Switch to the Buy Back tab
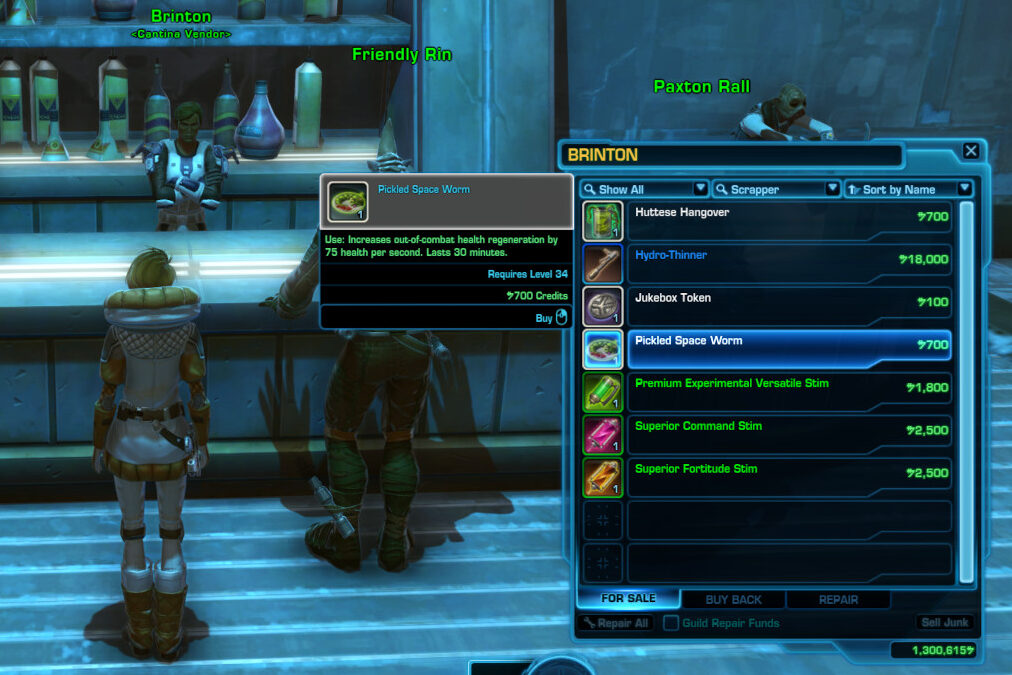The height and width of the screenshot is (675, 1012). [x=733, y=600]
